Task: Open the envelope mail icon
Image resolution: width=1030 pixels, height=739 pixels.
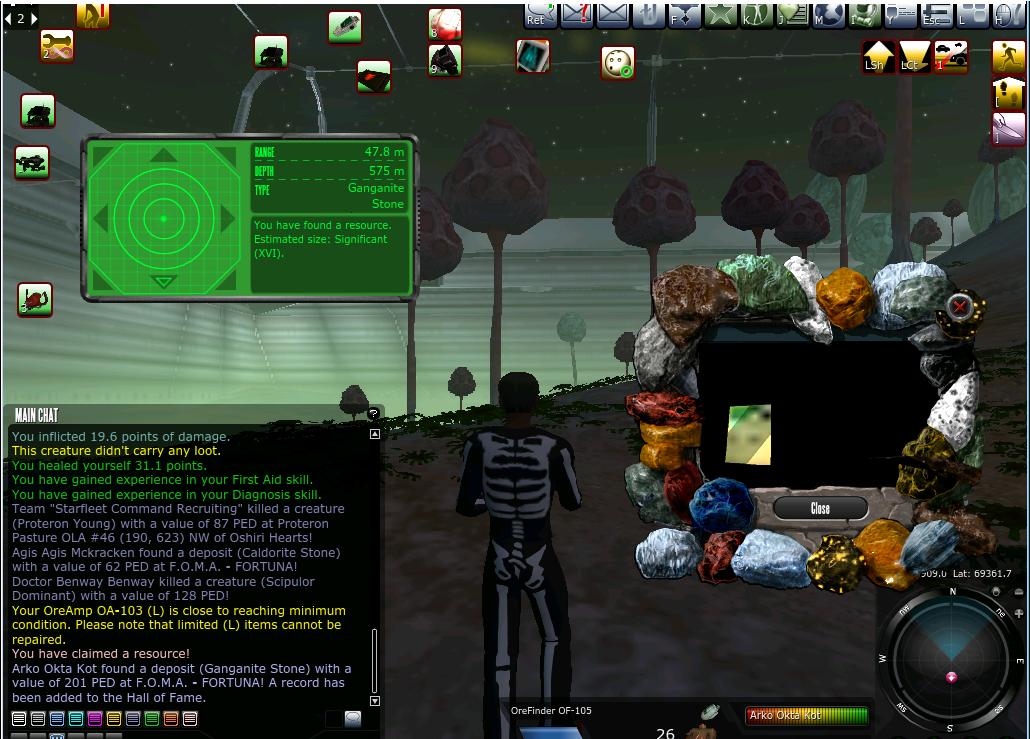Action: point(612,15)
